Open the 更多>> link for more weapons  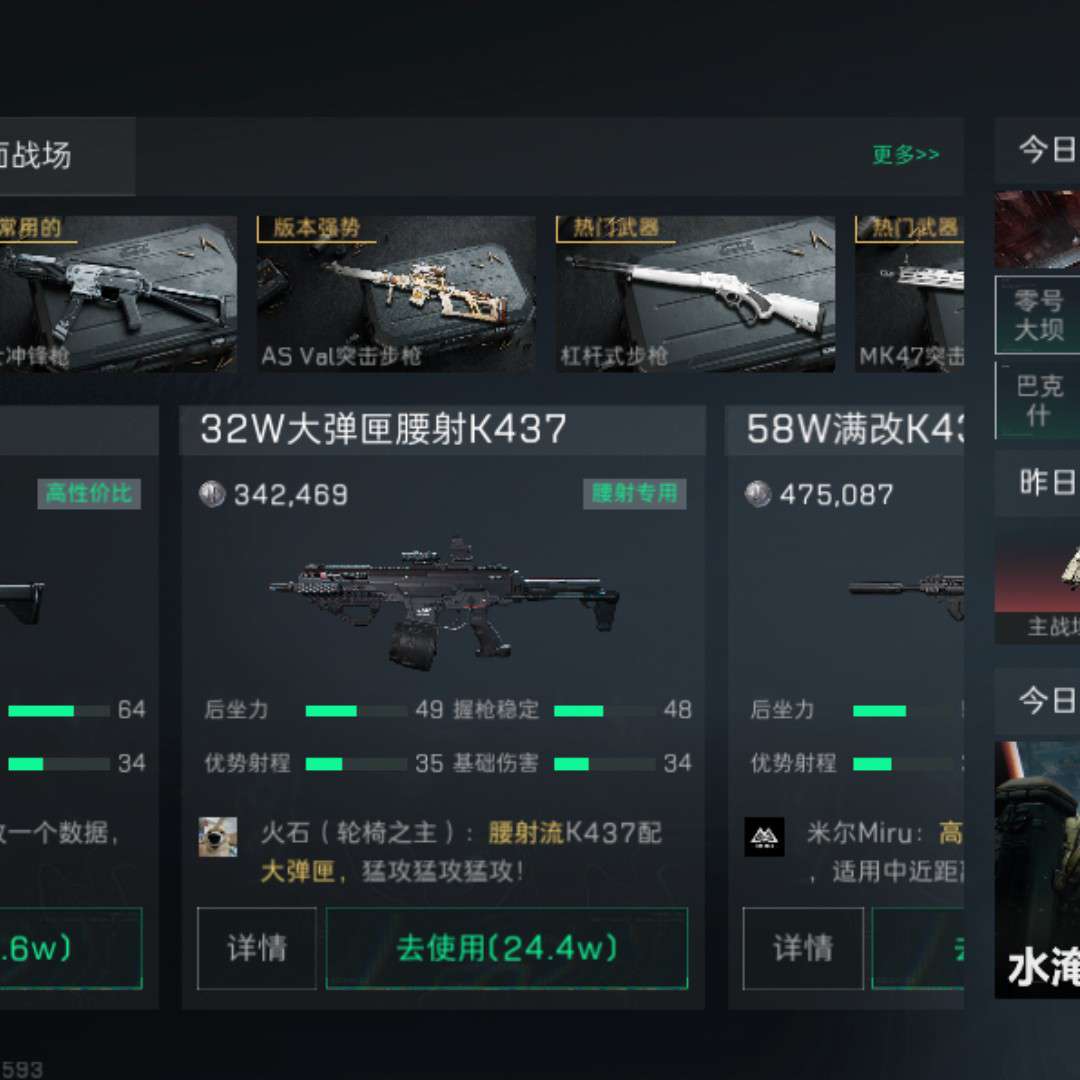tap(905, 155)
